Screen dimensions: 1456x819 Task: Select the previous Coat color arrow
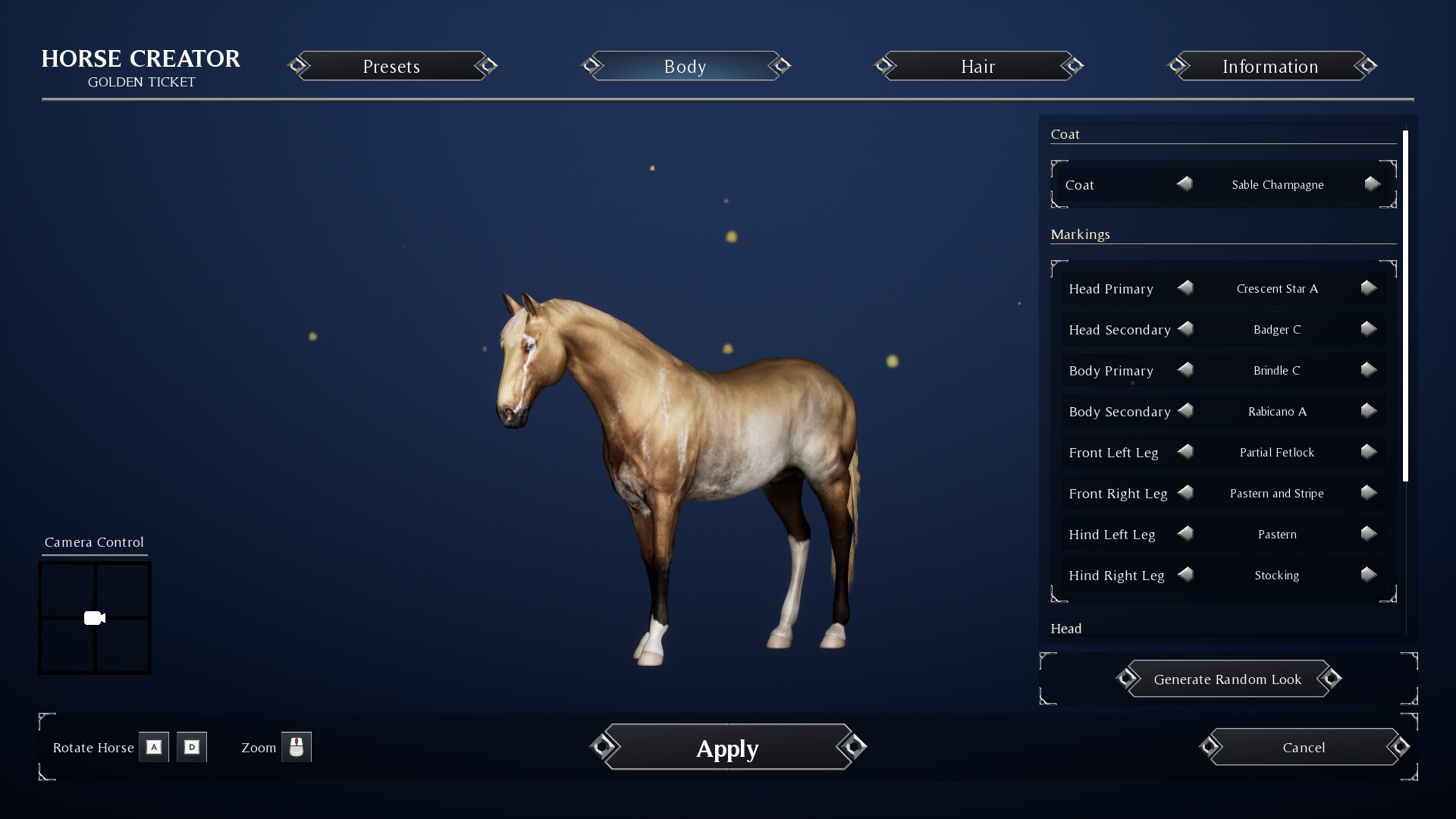(x=1185, y=184)
